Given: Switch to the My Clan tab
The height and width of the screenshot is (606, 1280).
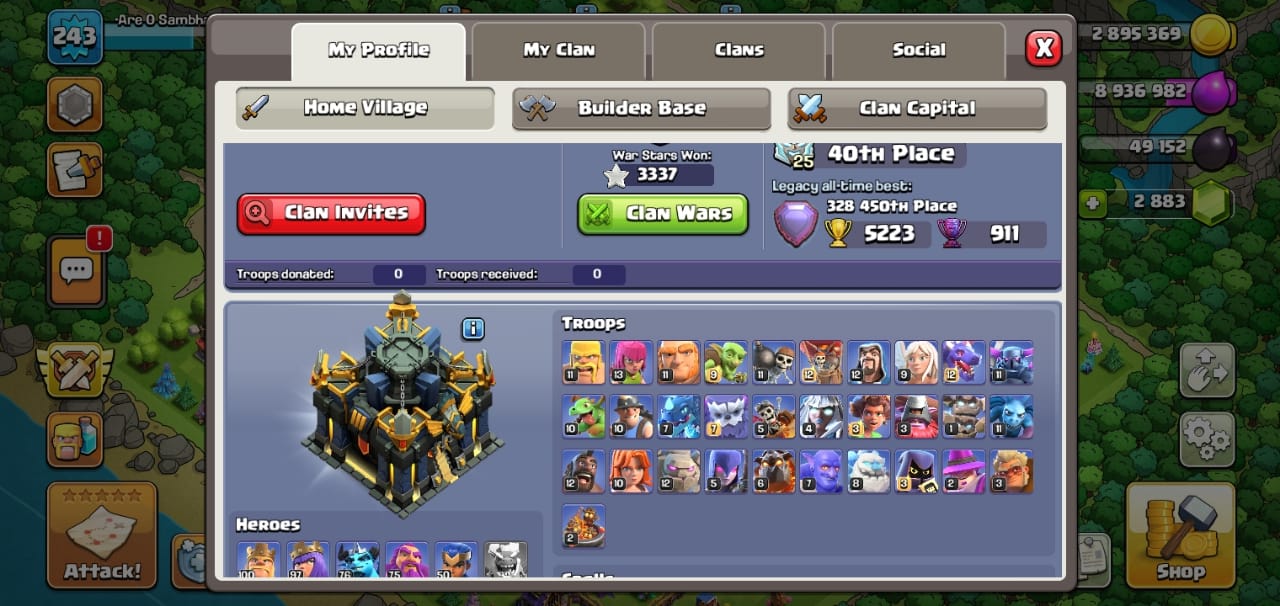Looking at the screenshot, I should coord(558,50).
